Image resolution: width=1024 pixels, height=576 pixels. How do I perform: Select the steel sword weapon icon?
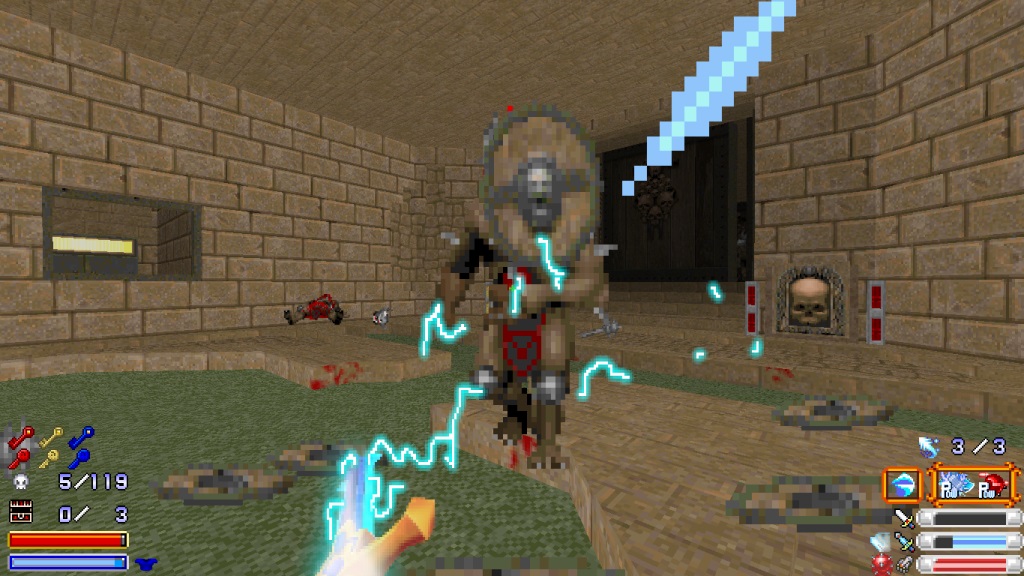click(904, 518)
